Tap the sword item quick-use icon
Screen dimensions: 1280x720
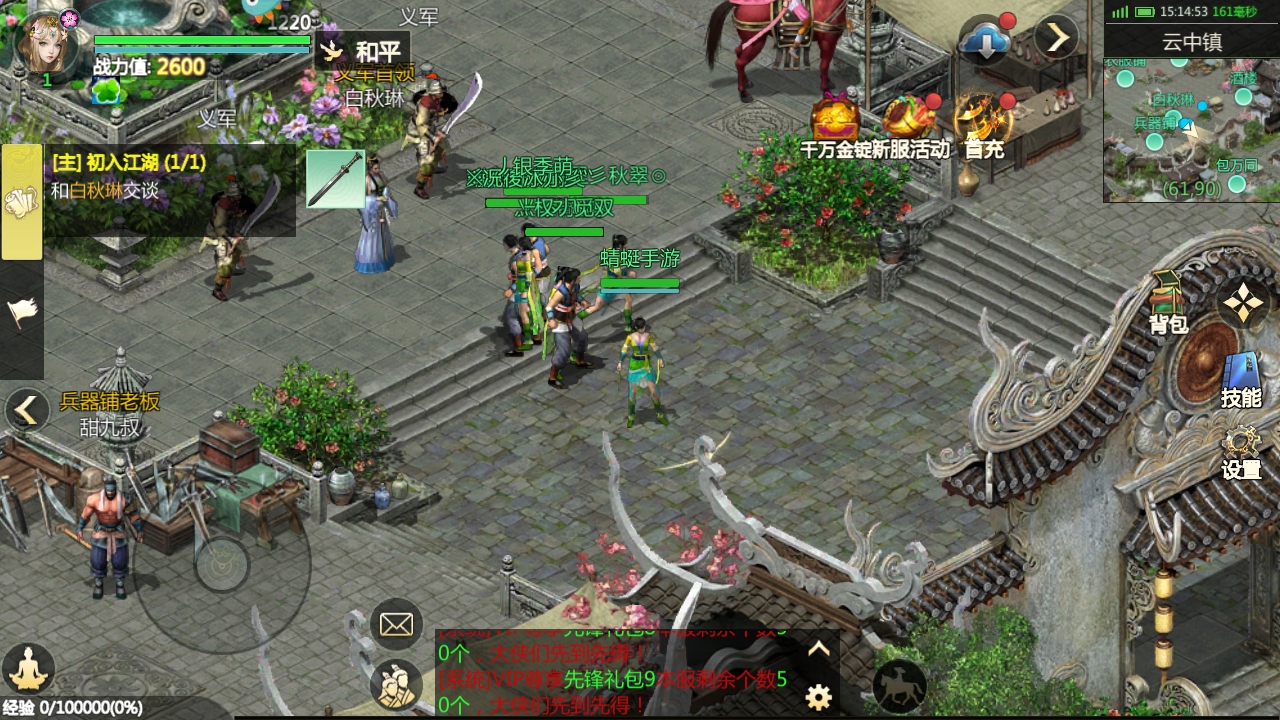point(335,179)
